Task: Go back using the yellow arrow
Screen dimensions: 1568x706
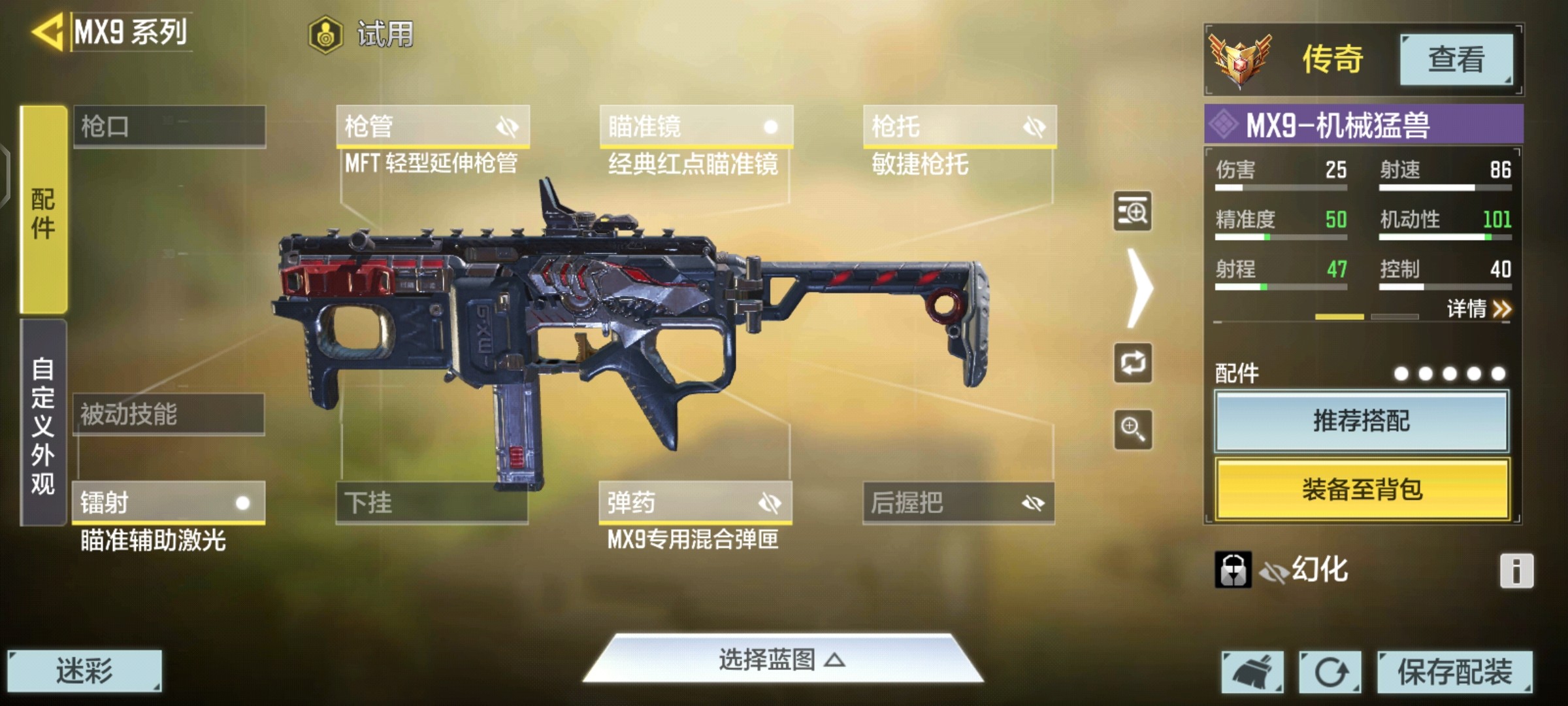Action: pyautogui.click(x=47, y=31)
